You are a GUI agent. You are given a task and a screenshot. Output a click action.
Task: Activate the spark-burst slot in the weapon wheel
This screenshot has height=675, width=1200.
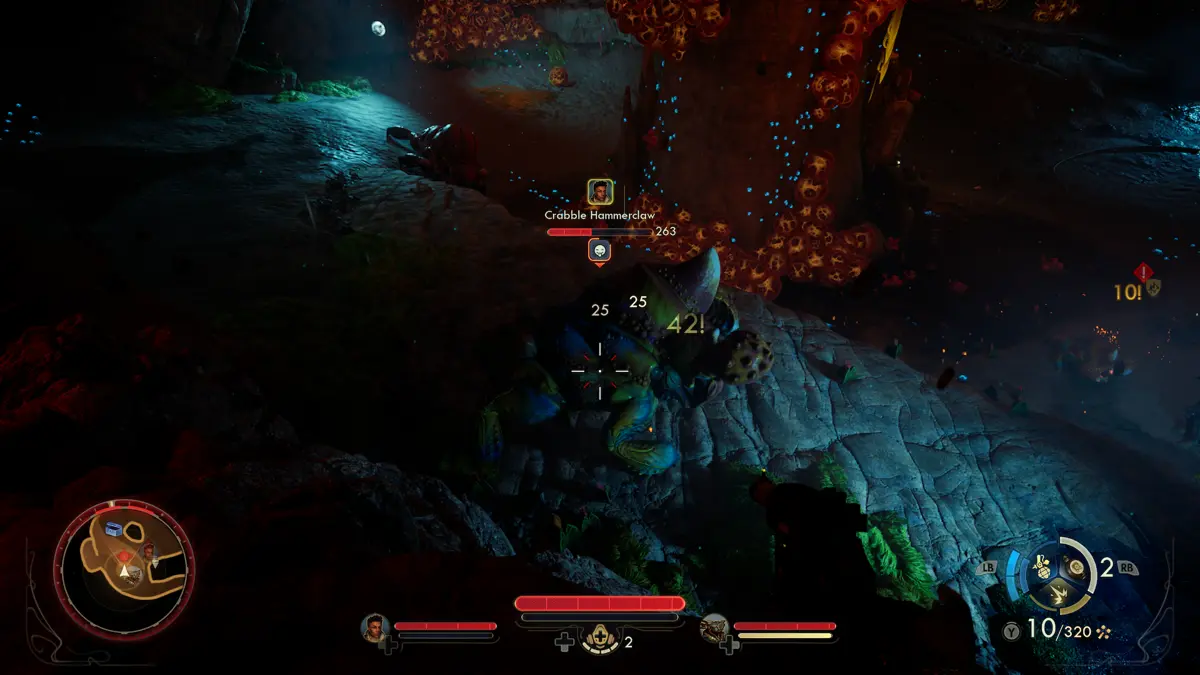click(x=1059, y=596)
